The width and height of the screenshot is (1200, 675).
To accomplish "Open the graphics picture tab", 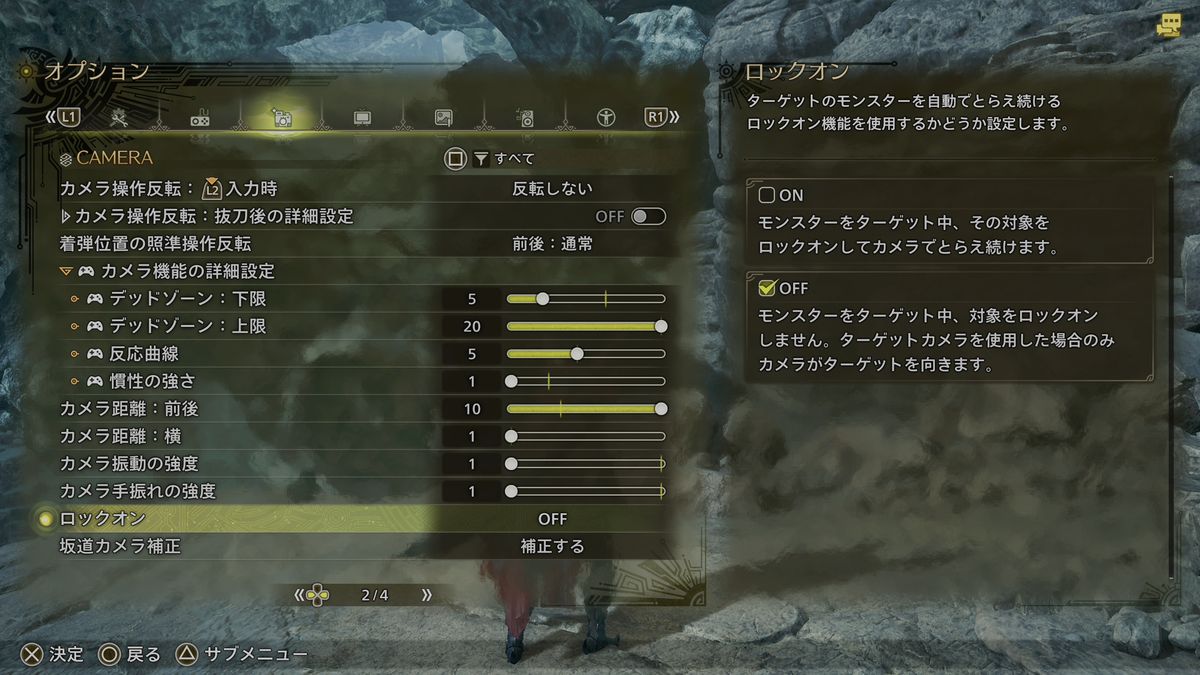I will [x=444, y=118].
